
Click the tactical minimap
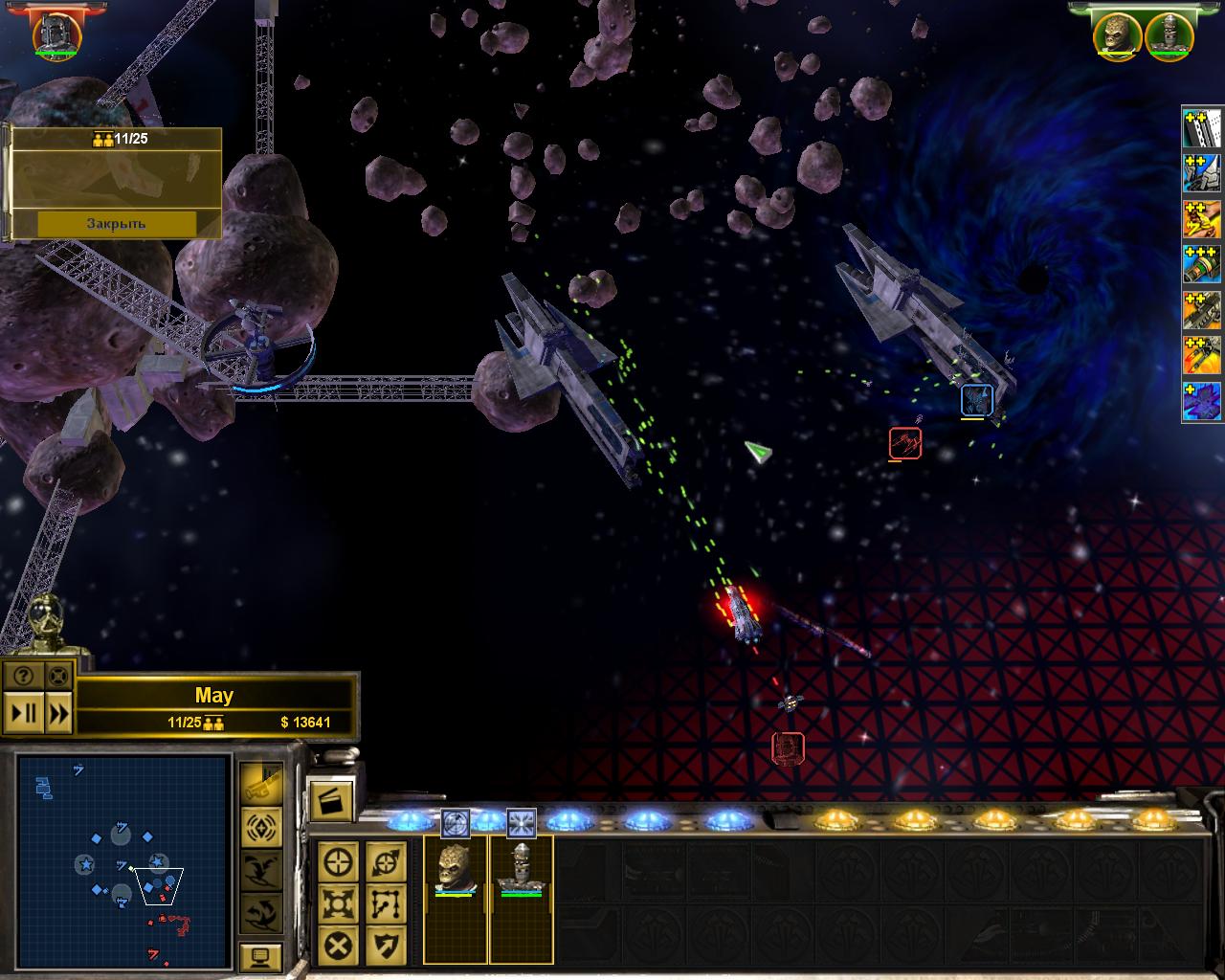tap(122, 860)
